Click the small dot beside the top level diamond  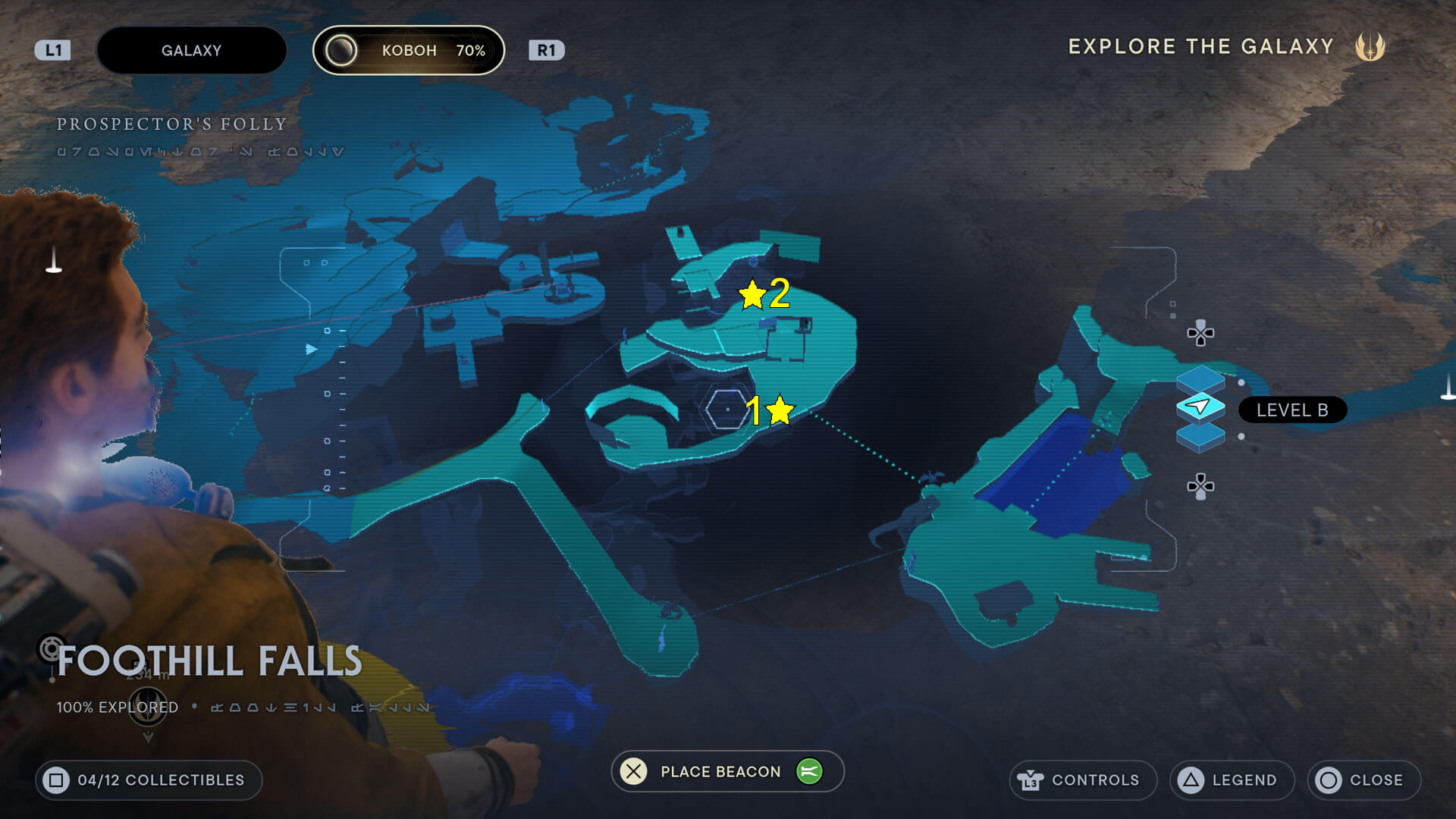pos(1241,382)
